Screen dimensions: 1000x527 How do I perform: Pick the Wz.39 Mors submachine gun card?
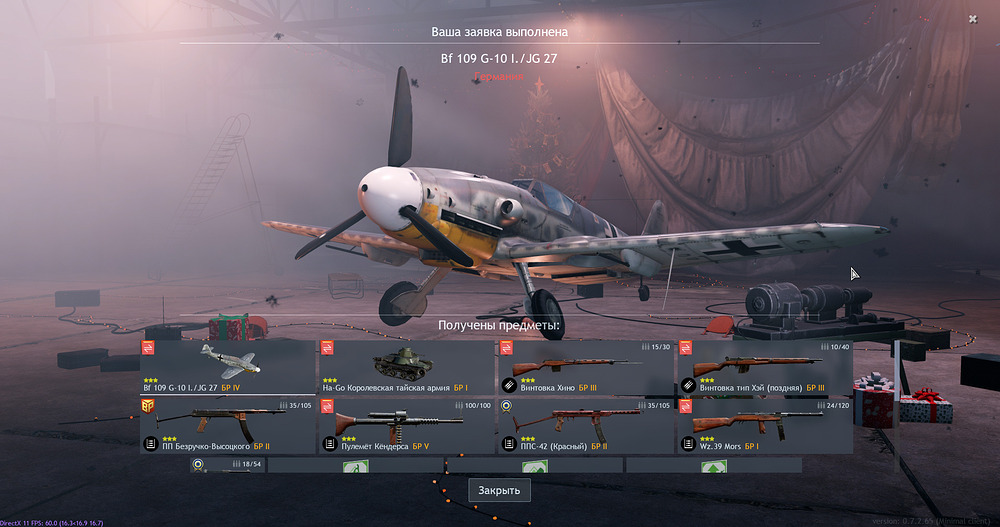(x=765, y=425)
